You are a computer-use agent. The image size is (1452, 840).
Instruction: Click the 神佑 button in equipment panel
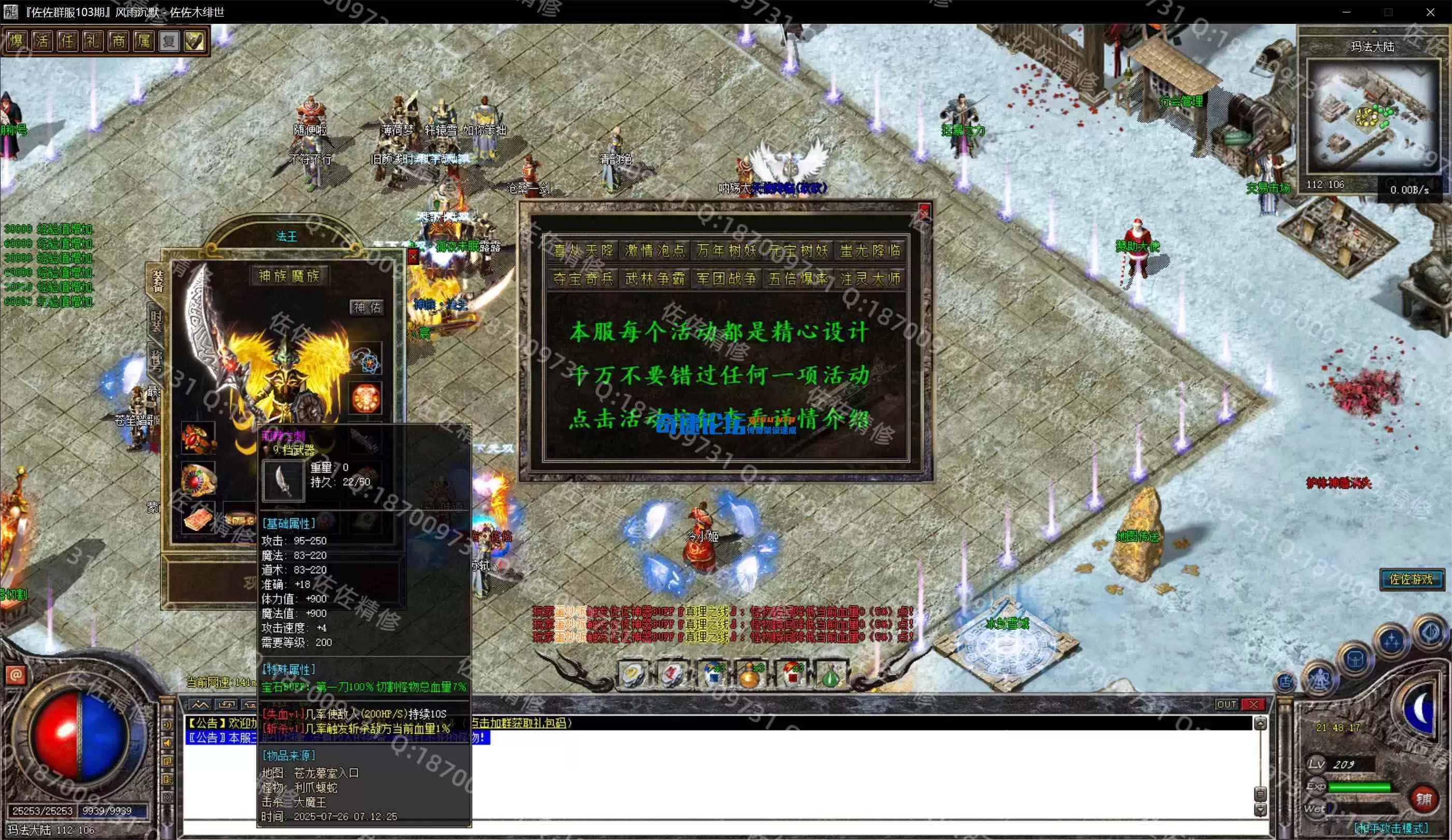(x=366, y=307)
